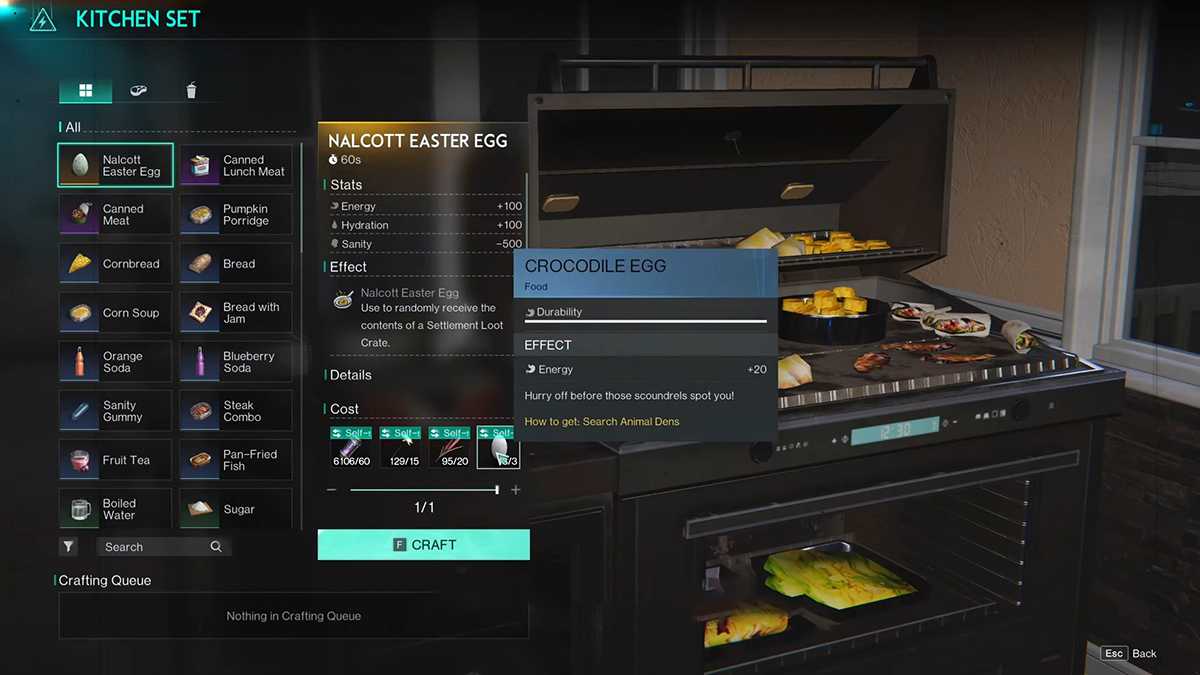Pick the Corn Soup recipe

(115, 313)
